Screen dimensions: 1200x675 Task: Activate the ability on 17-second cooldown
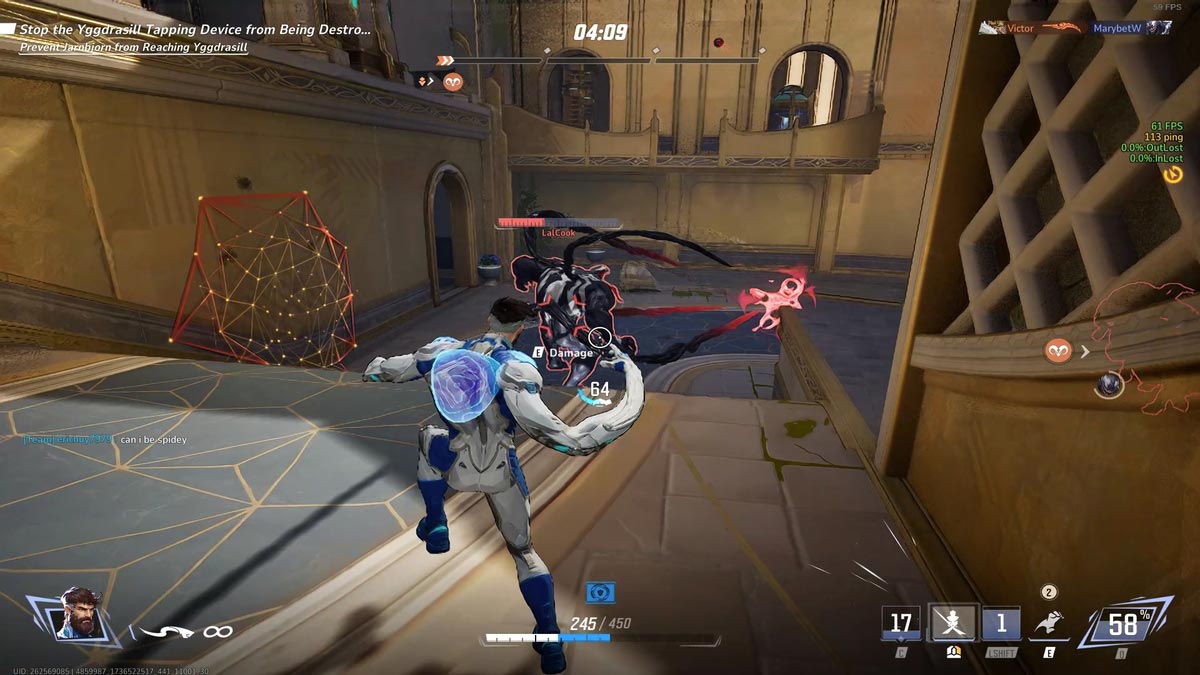pos(901,623)
